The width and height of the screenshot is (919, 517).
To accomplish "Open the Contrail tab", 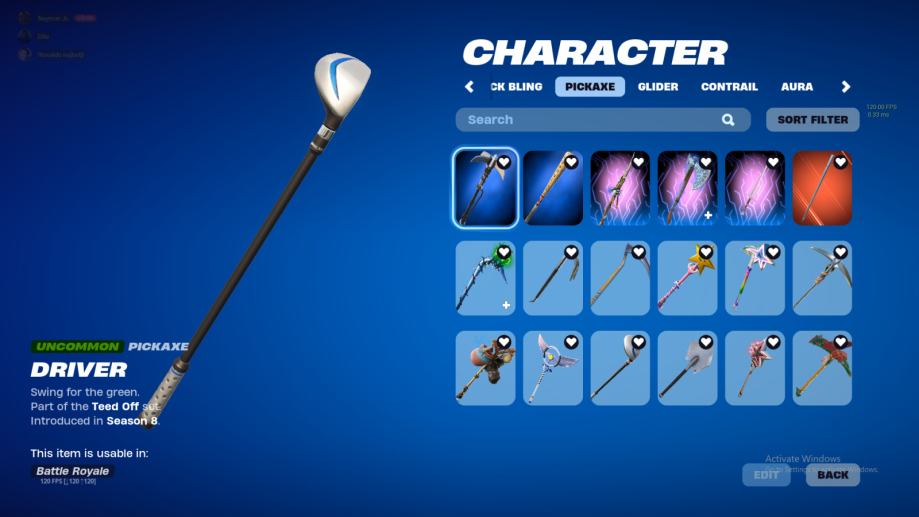I will click(729, 87).
